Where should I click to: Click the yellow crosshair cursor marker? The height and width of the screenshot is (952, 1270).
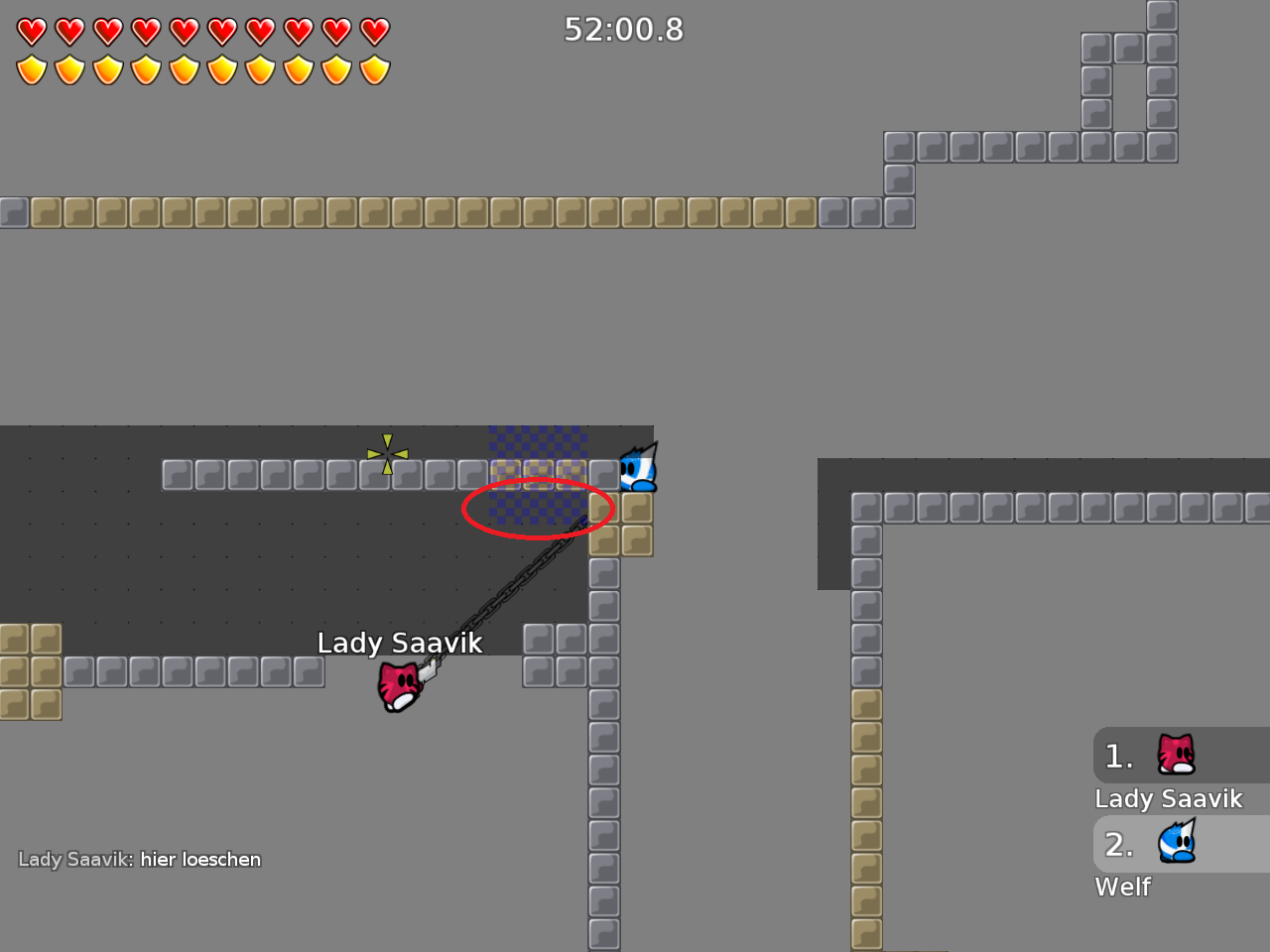click(387, 453)
